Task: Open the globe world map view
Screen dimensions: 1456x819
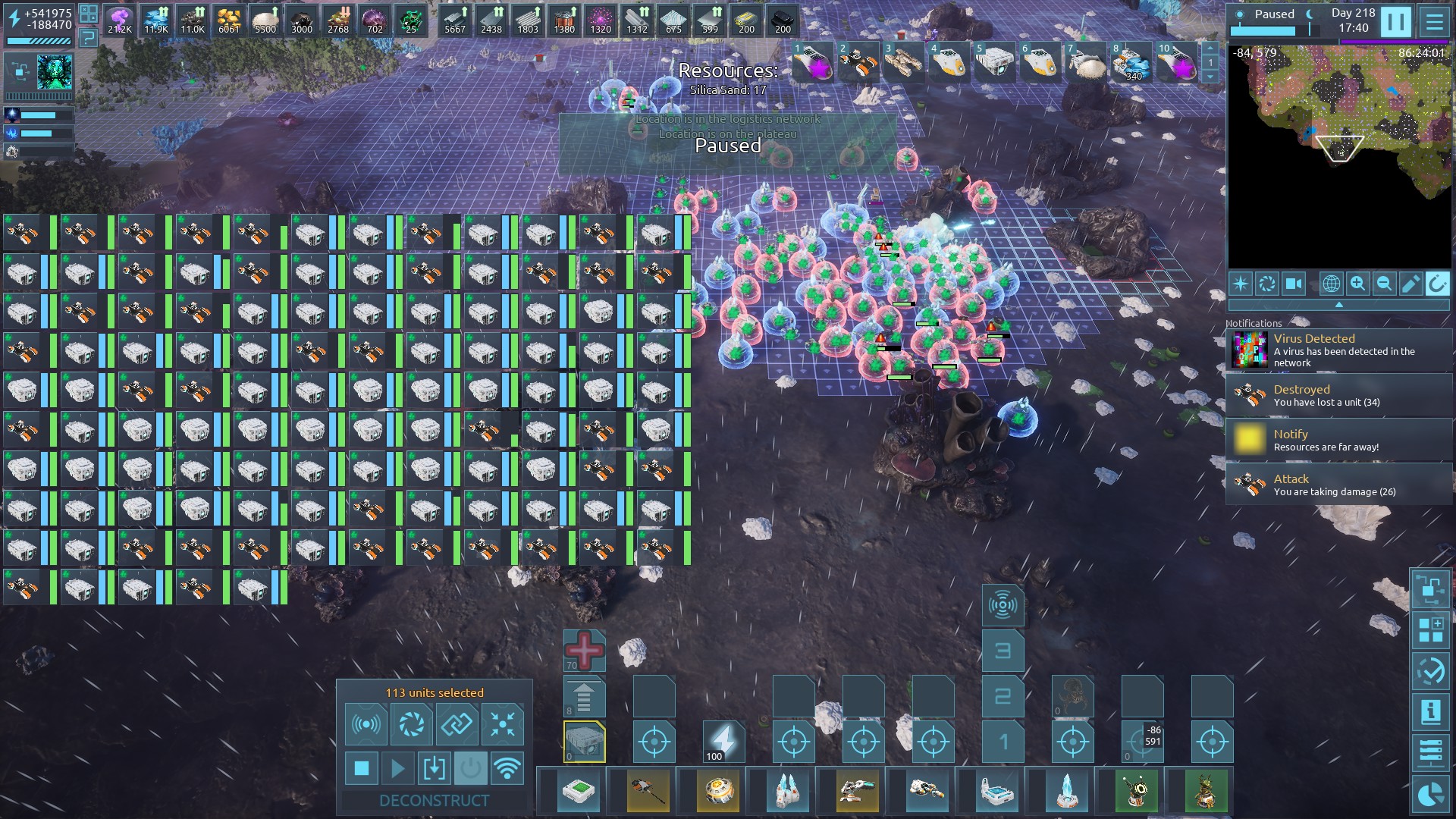Action: 1331,284
